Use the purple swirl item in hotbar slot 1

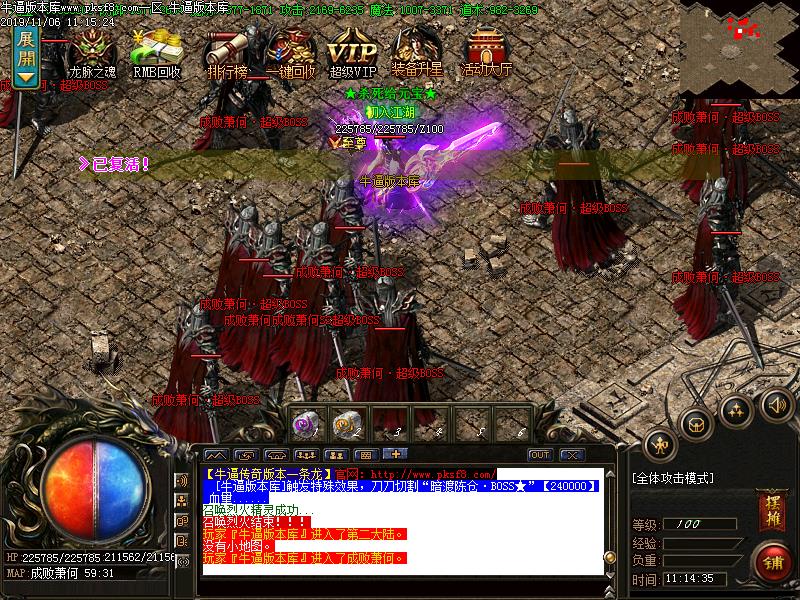click(307, 424)
